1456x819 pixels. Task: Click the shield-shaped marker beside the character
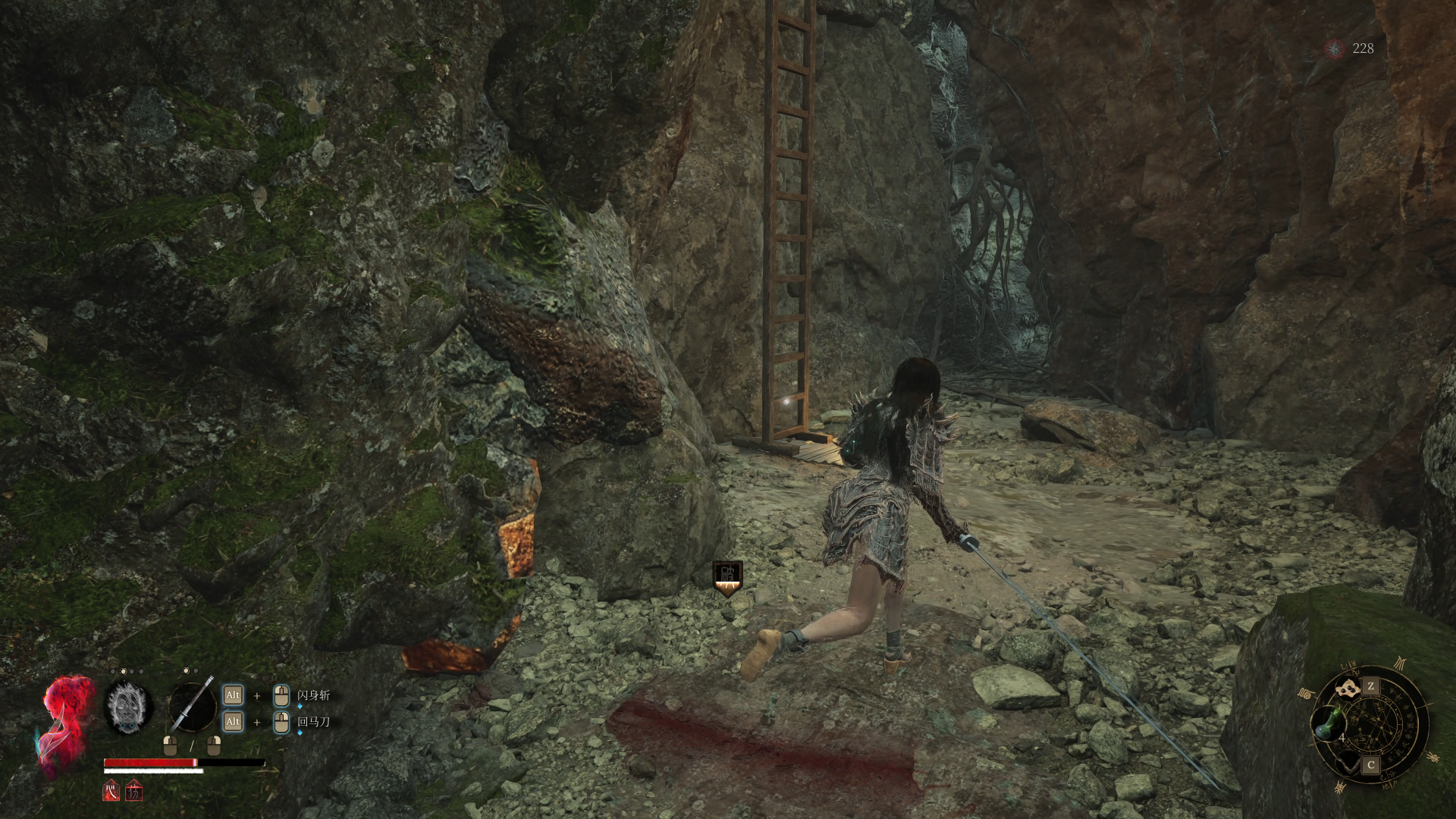(727, 578)
